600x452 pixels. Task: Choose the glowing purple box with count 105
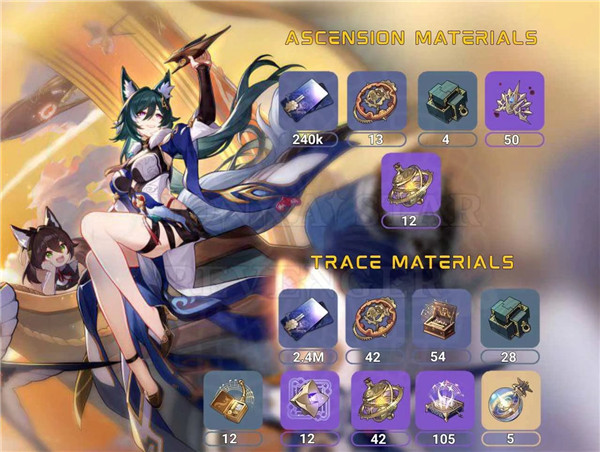tap(444, 400)
